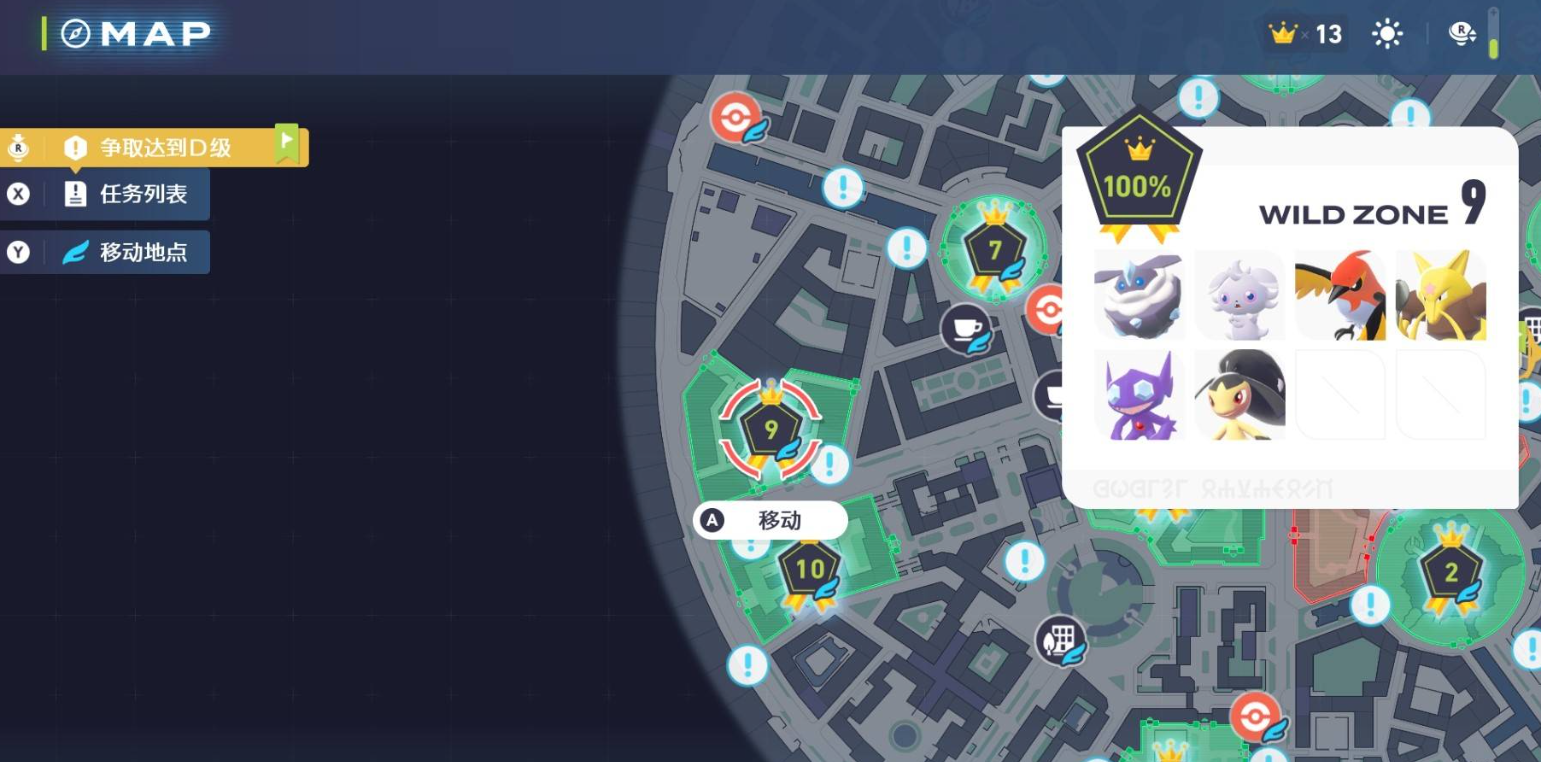The height and width of the screenshot is (762, 1541).
Task: Choose the Wild Zone 10 map marker
Action: (809, 570)
